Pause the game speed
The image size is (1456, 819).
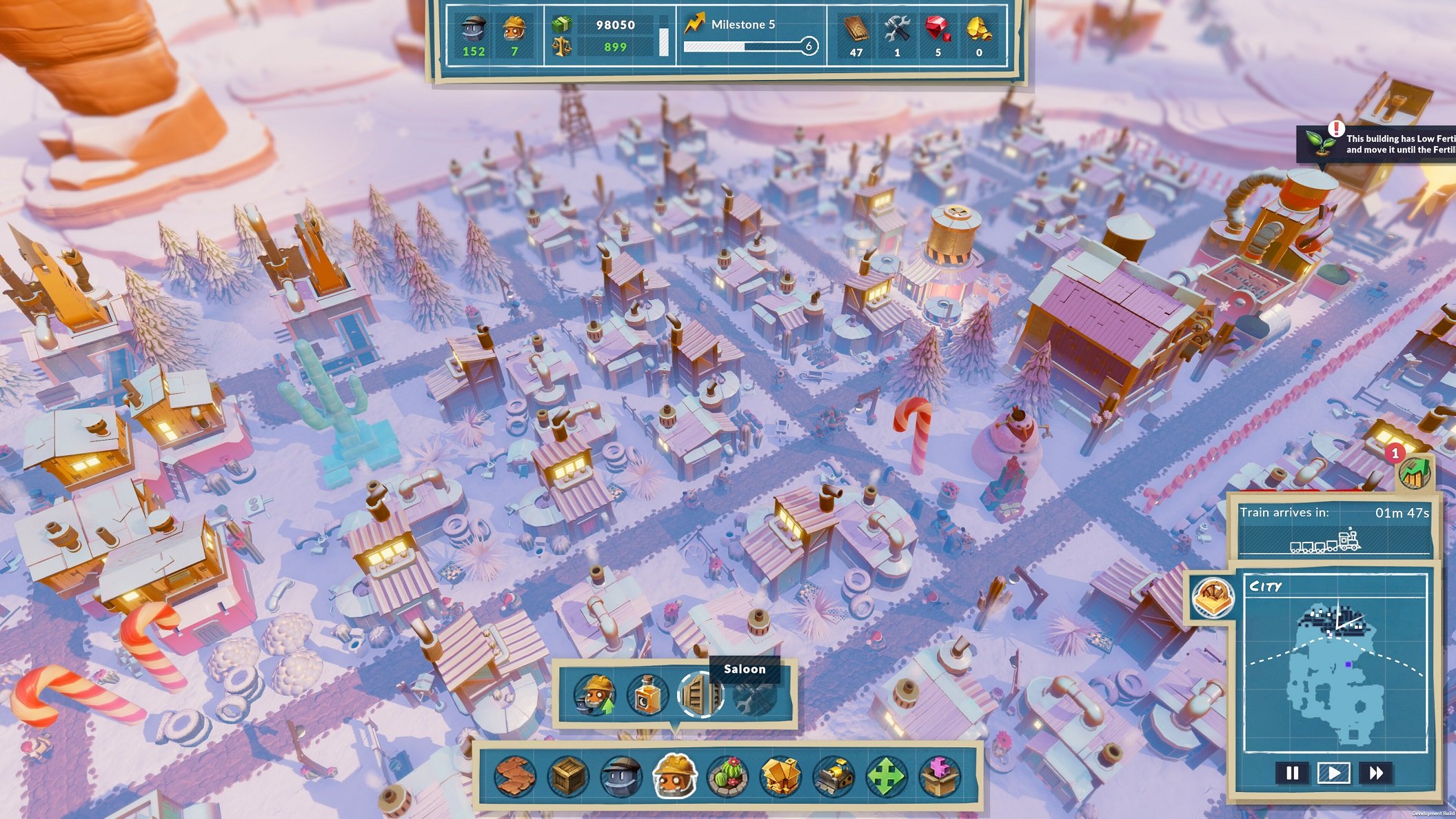pyautogui.click(x=1292, y=773)
